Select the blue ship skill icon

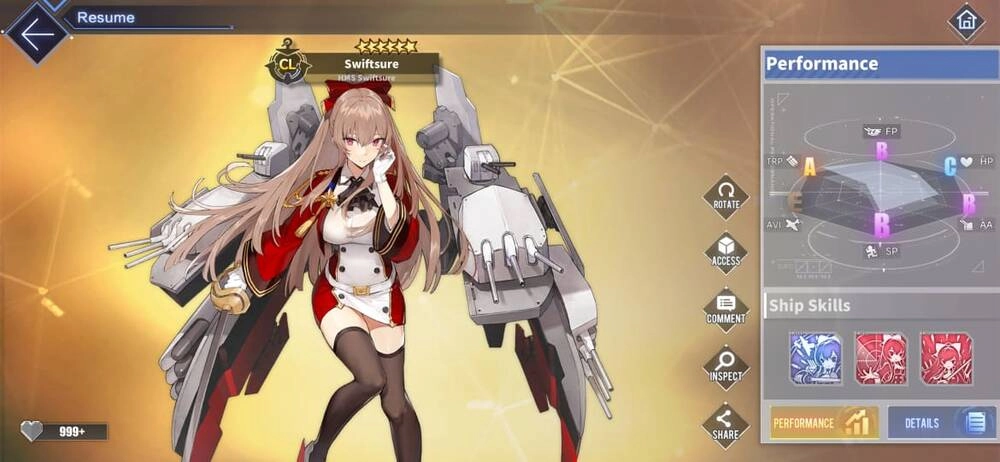815,358
